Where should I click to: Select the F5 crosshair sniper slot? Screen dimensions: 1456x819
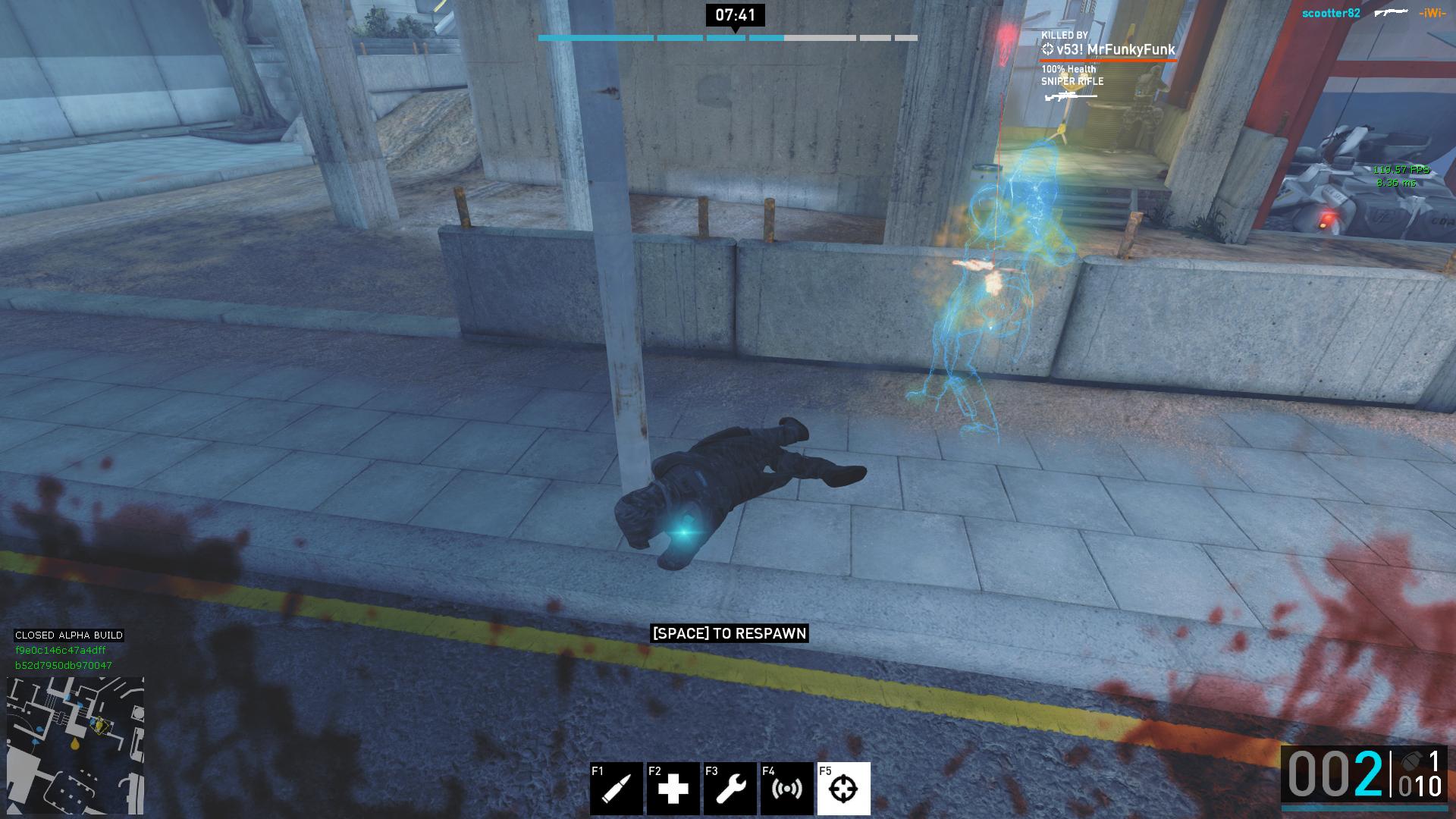point(843,789)
